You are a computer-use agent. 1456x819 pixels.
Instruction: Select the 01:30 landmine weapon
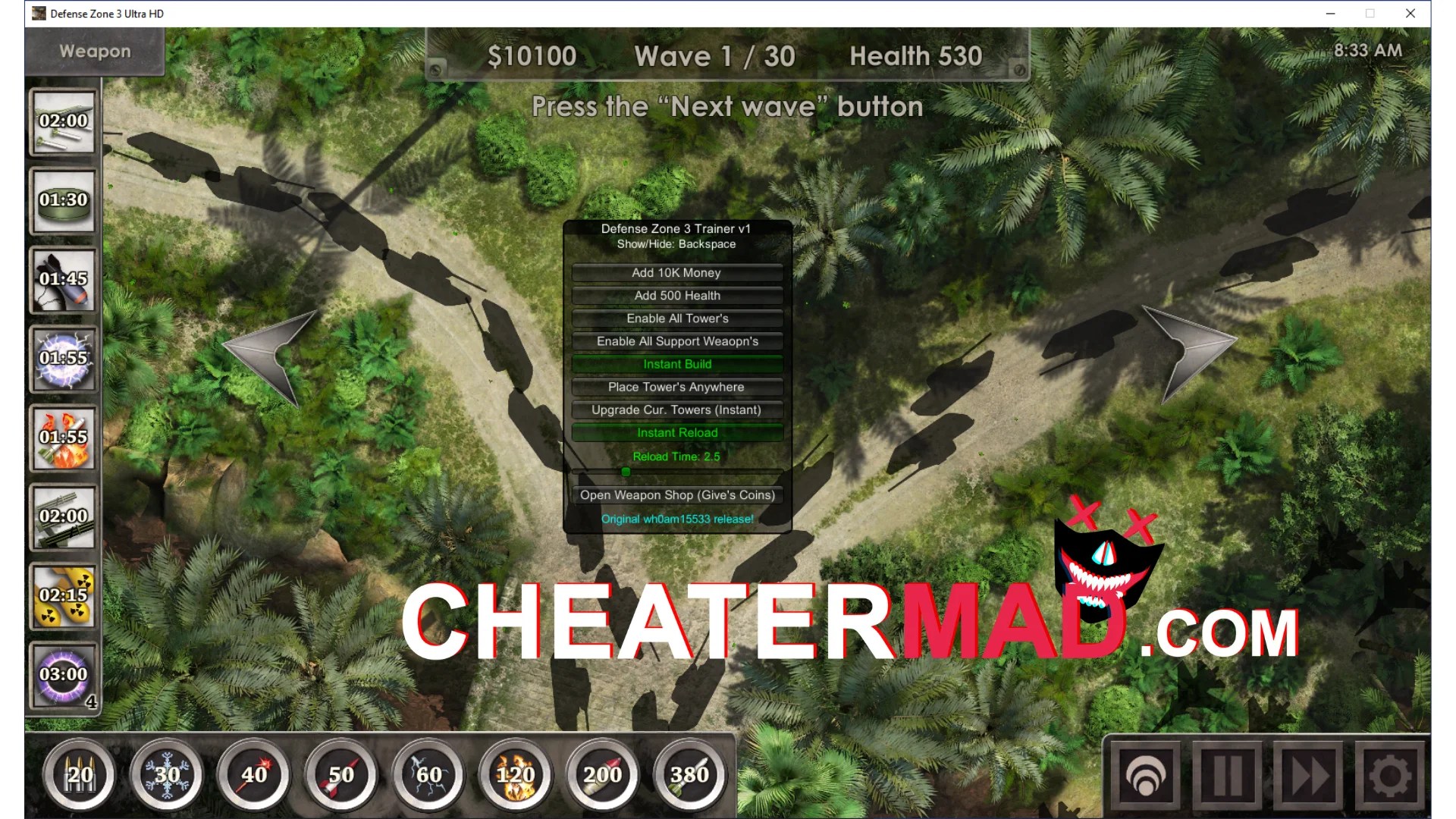point(64,202)
